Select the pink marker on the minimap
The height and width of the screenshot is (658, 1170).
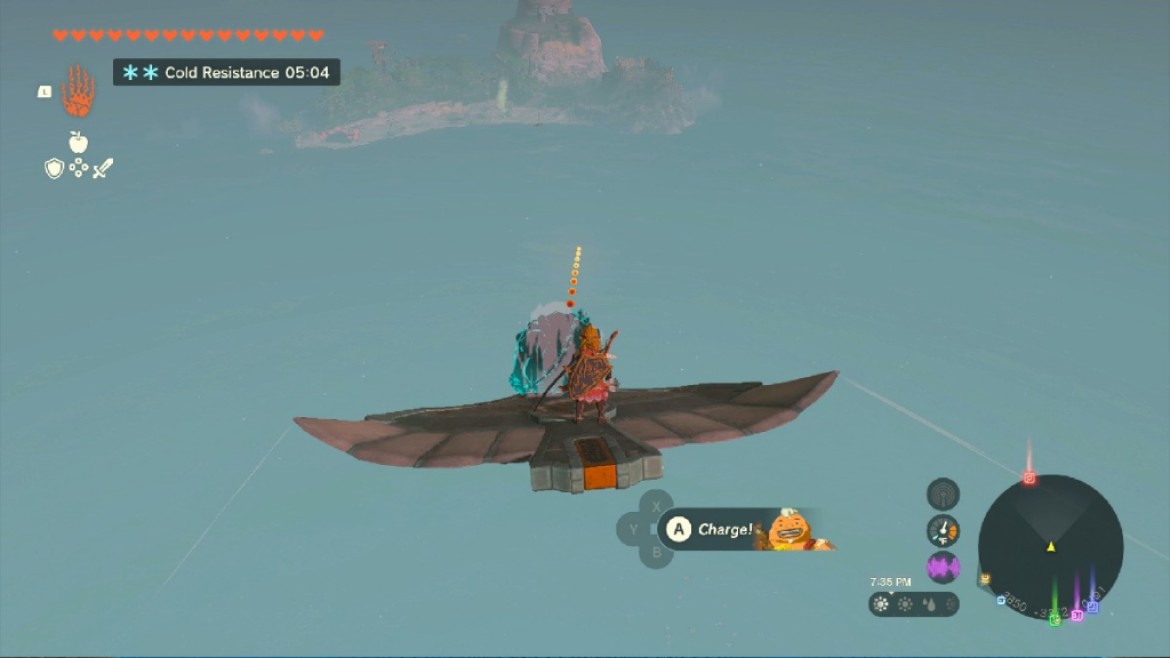1077,615
